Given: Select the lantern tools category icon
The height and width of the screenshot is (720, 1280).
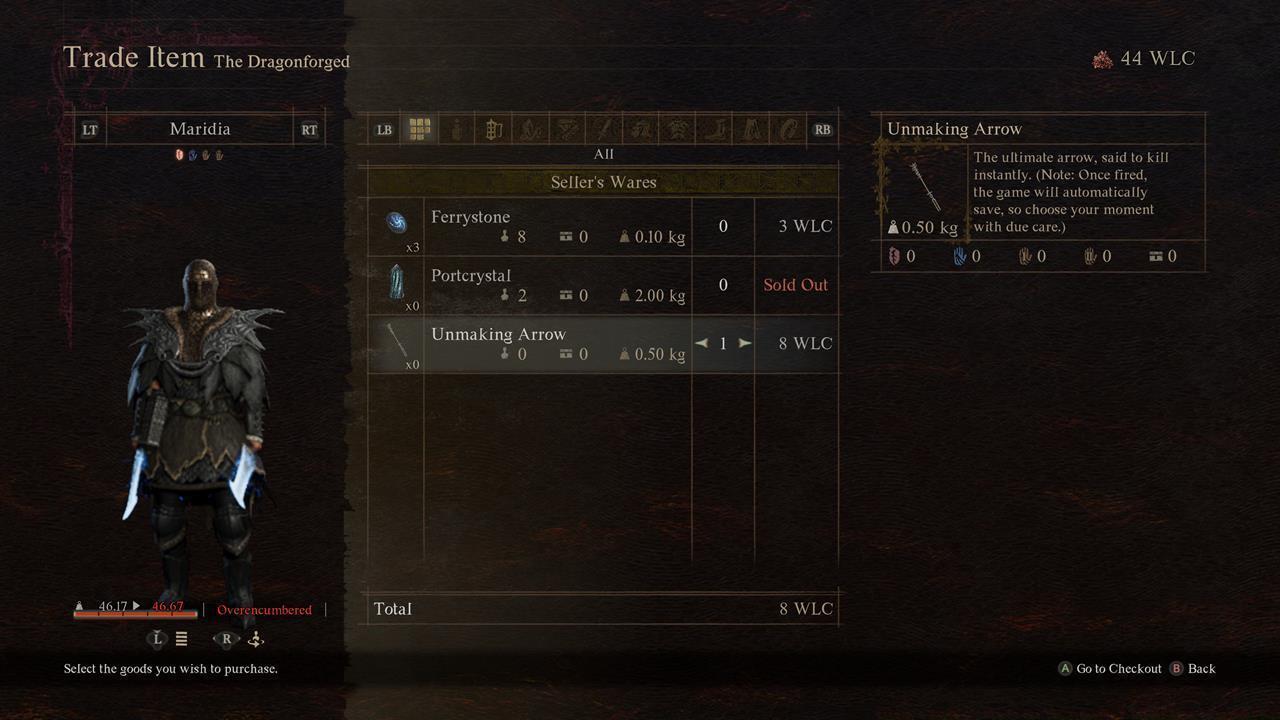Looking at the screenshot, I should pyautogui.click(x=492, y=128).
